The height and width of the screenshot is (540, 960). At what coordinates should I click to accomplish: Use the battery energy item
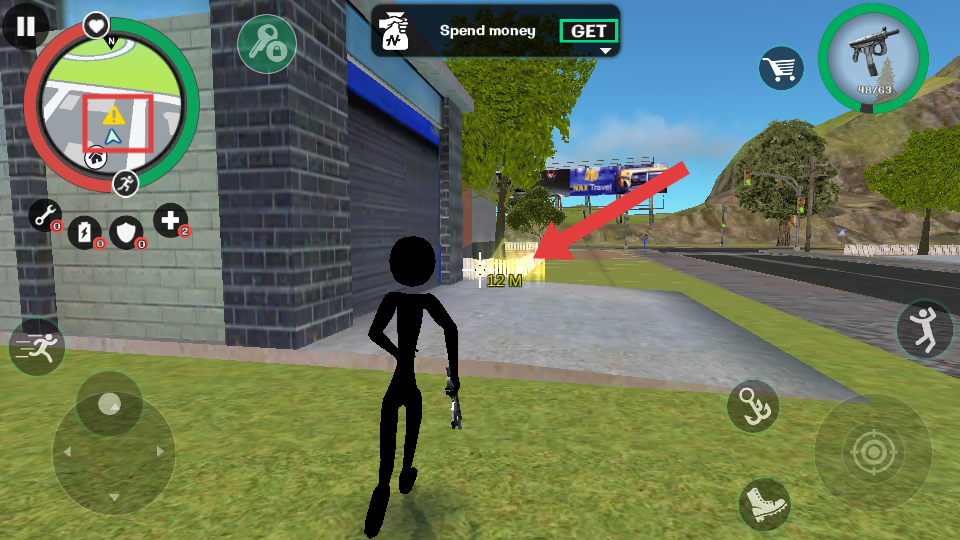85,232
